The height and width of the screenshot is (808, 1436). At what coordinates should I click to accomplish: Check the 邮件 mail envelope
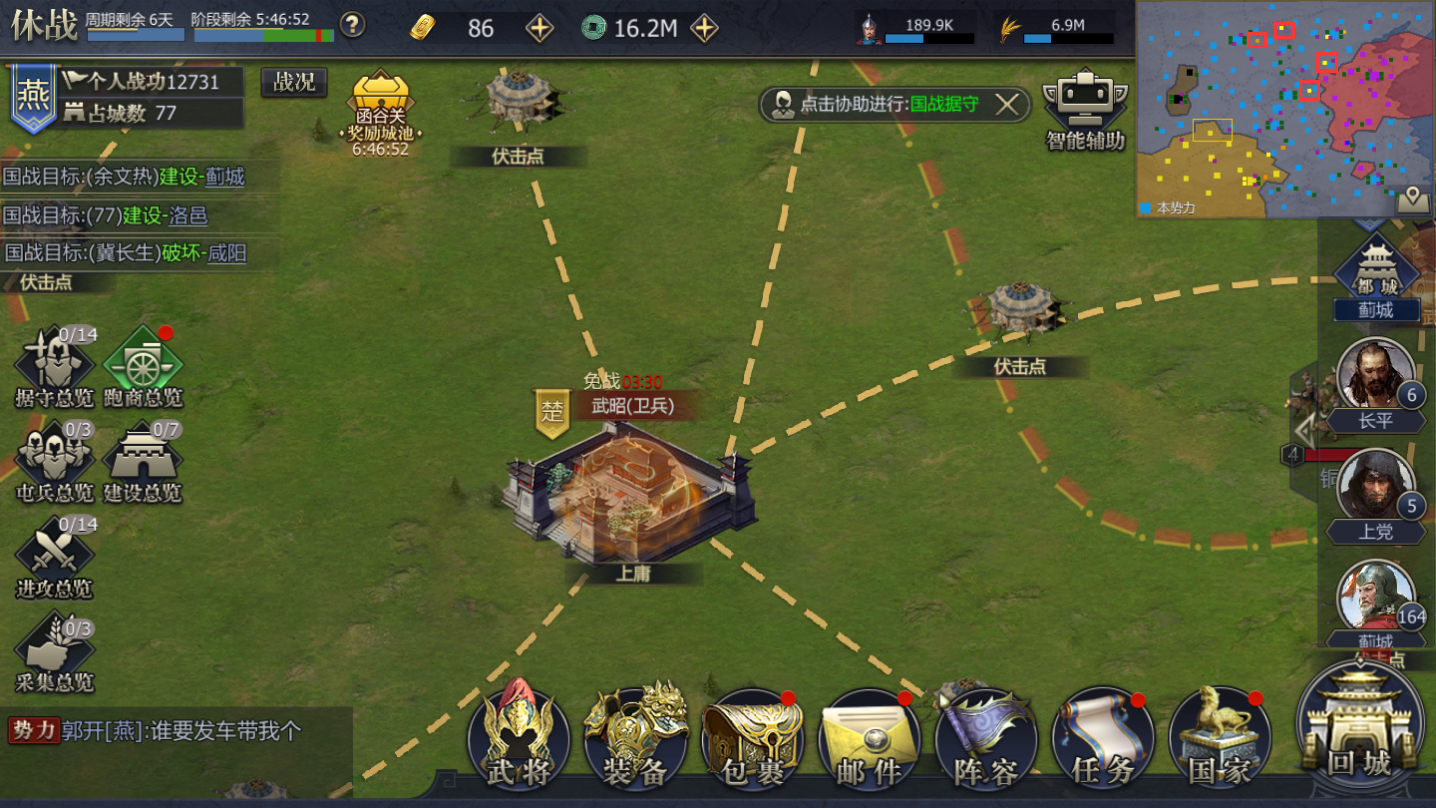[x=869, y=740]
